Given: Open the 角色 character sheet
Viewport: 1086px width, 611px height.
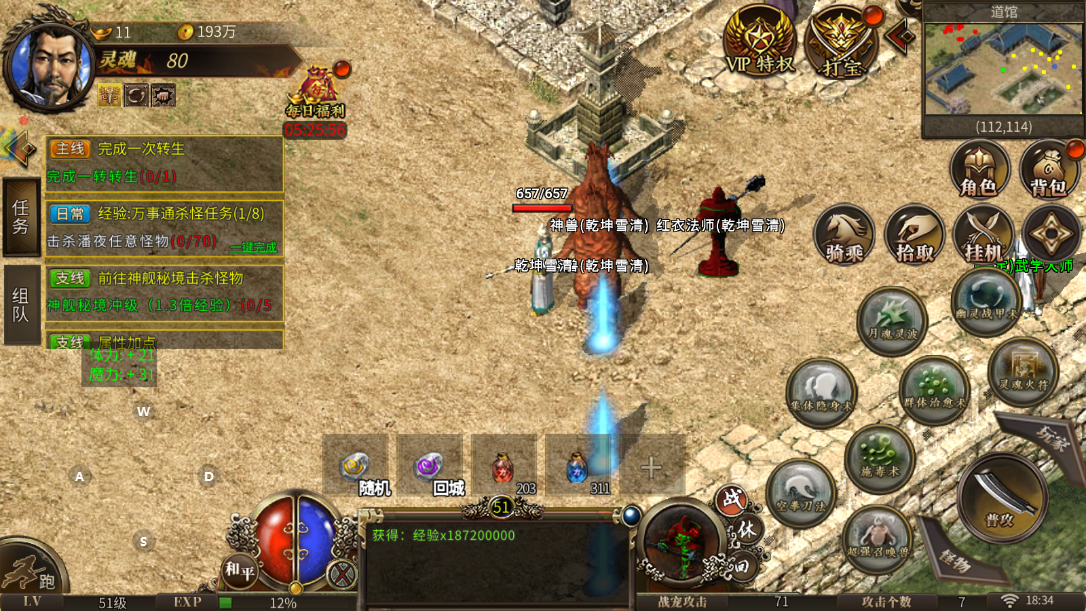Looking at the screenshot, I should tap(979, 169).
